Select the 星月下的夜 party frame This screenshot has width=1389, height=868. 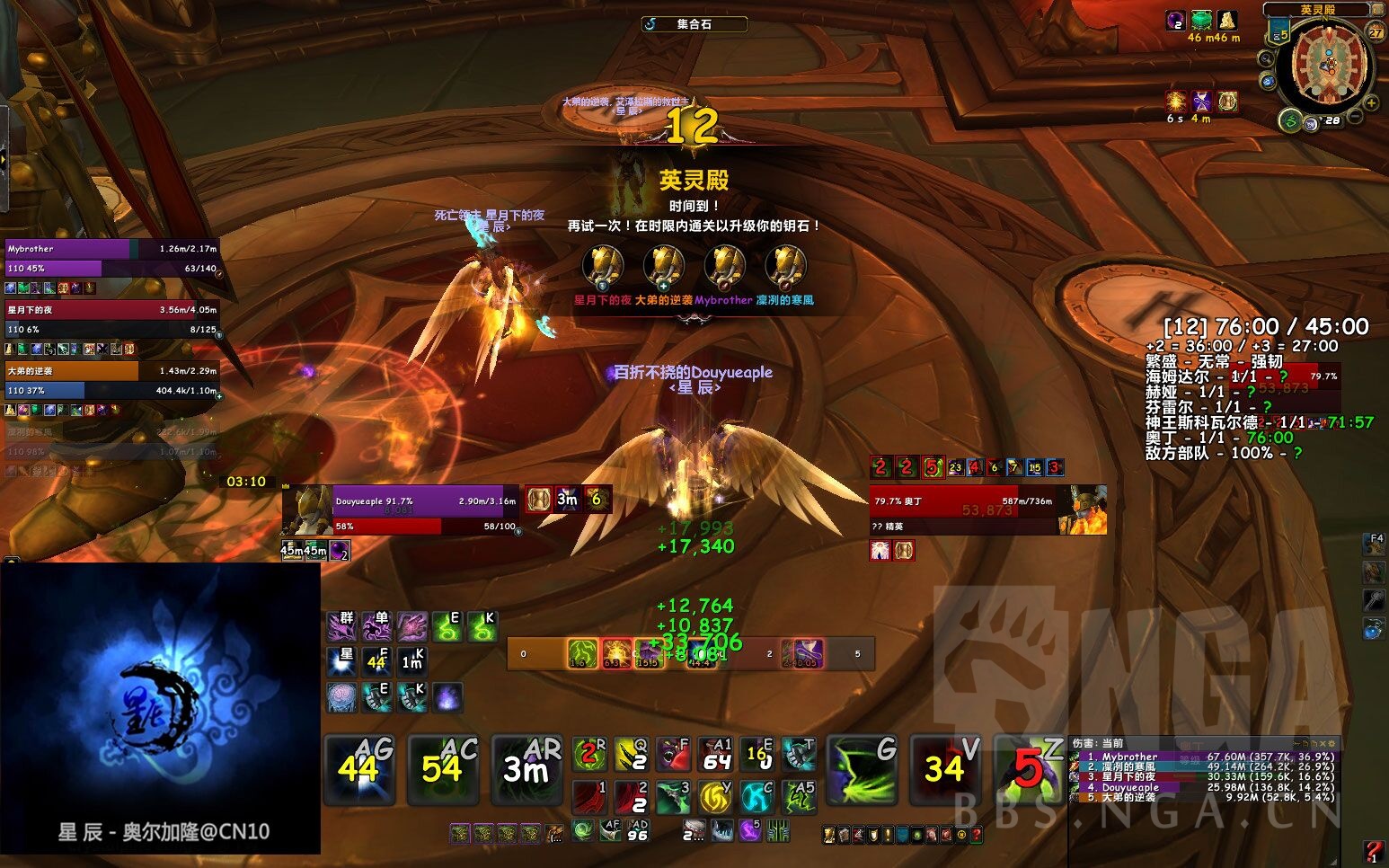[111, 319]
